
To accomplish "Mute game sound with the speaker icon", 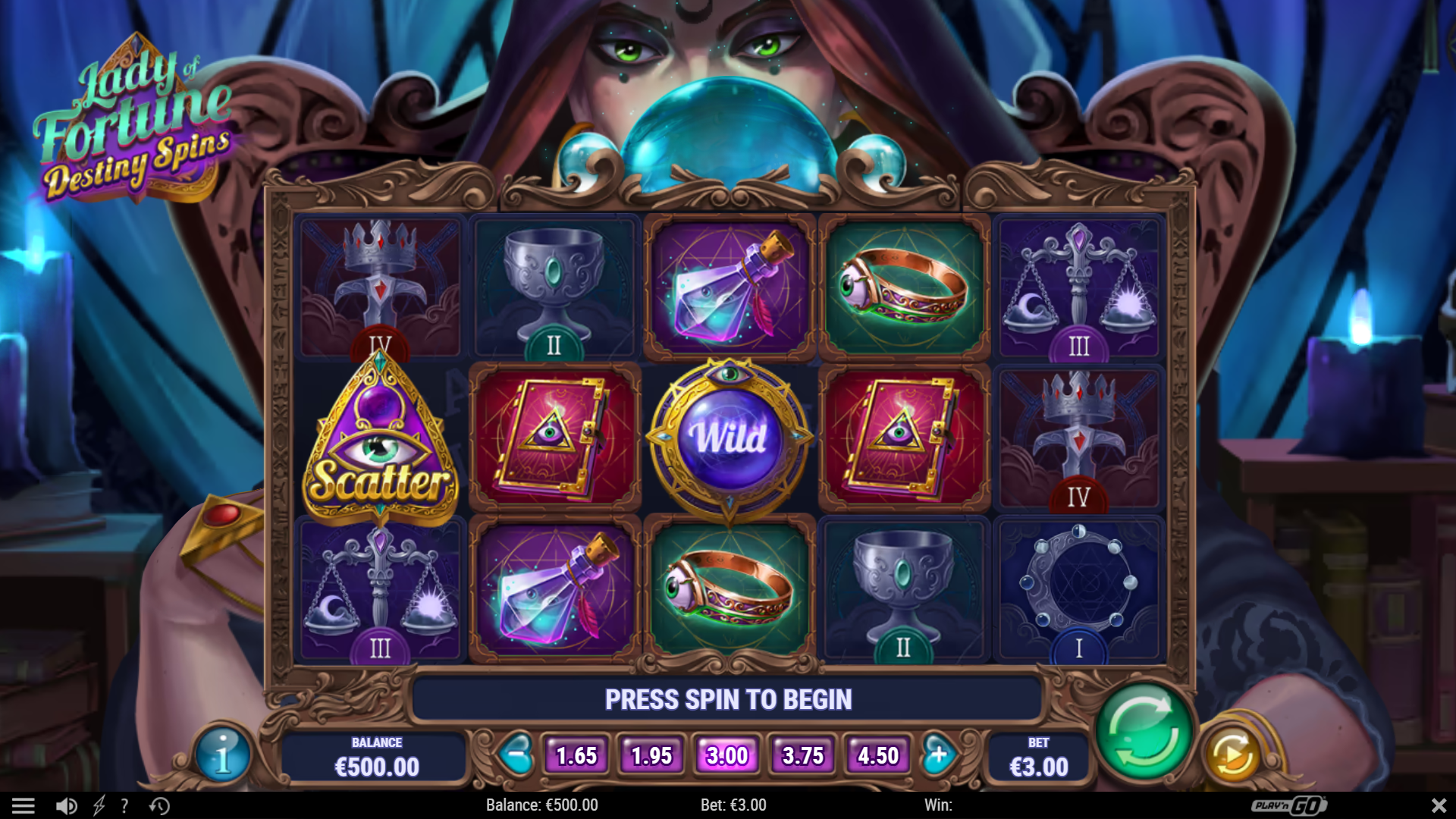I will click(x=65, y=805).
